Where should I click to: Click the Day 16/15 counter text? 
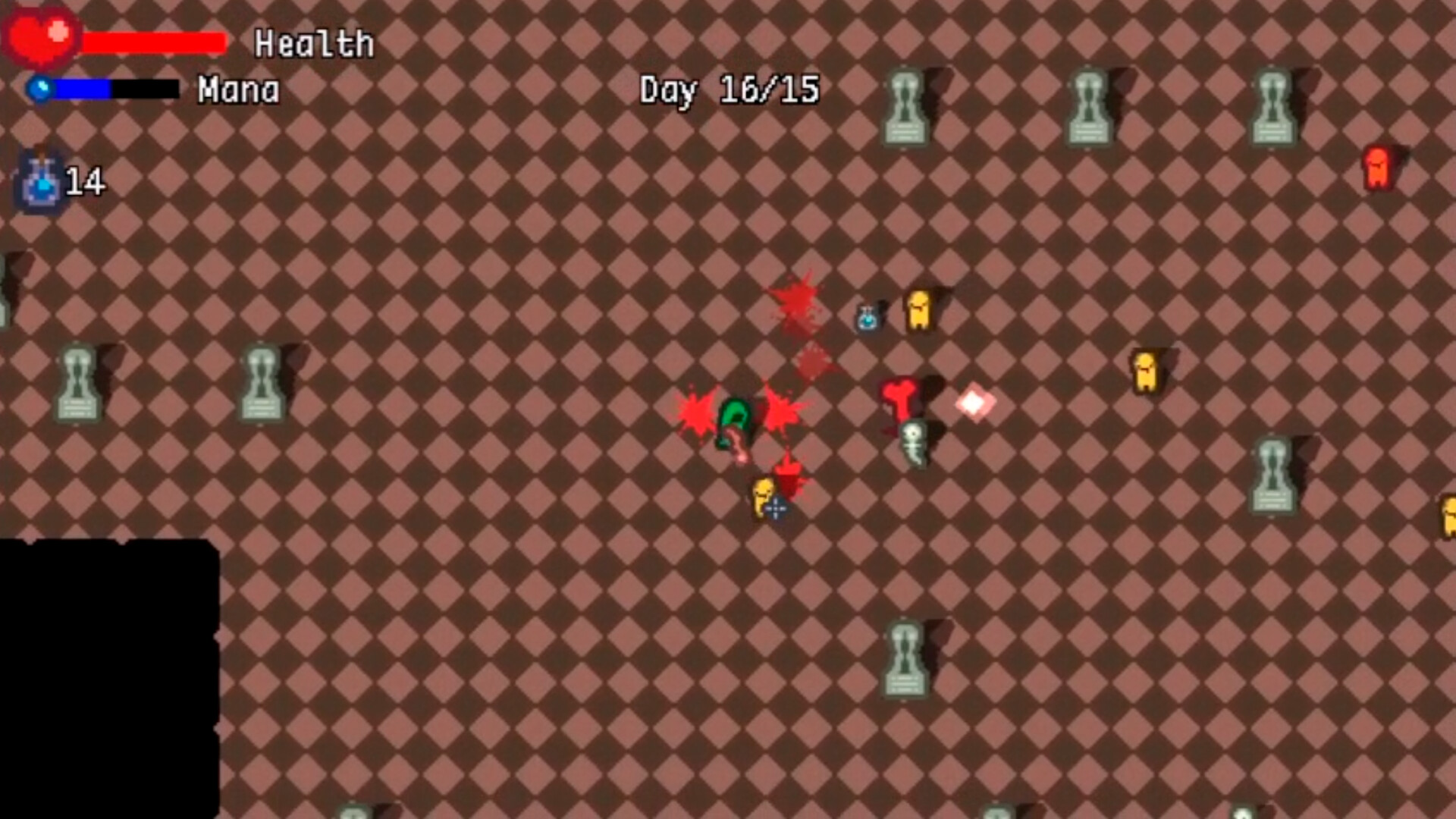click(728, 91)
